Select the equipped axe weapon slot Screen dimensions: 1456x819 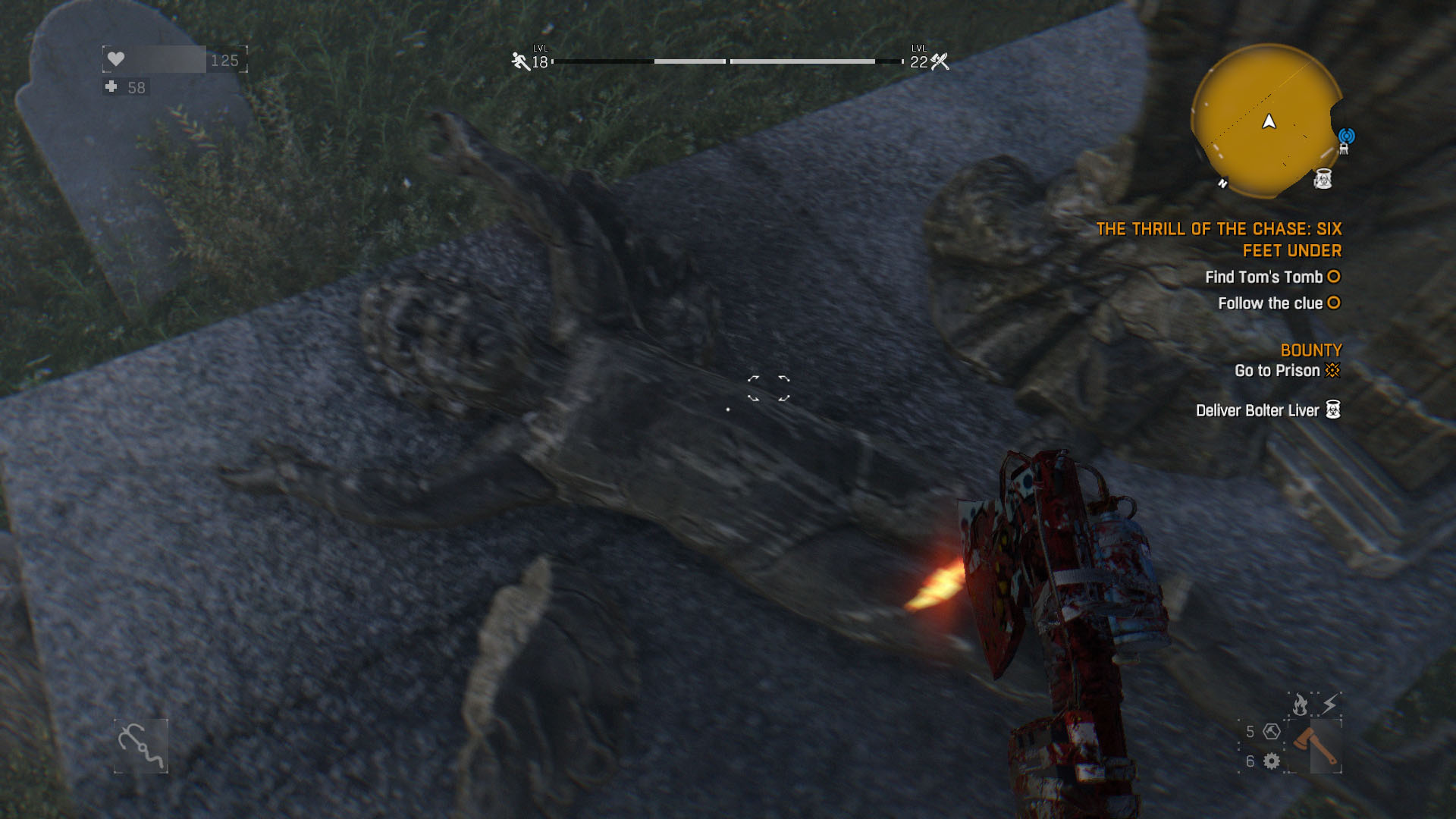click(1314, 747)
